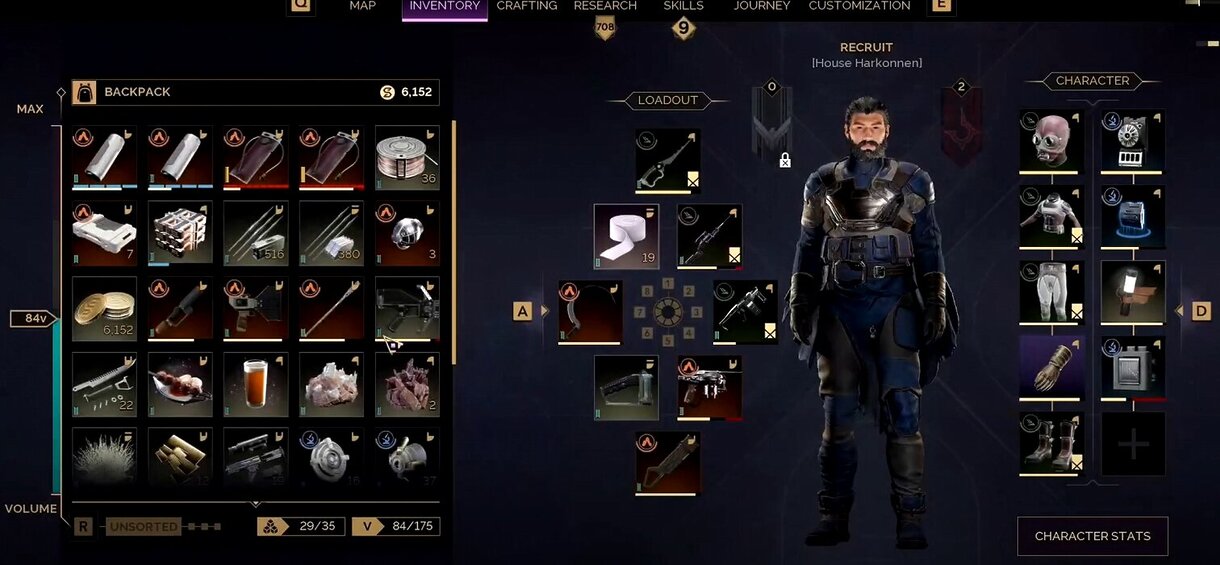Click the Unsorted sorting button
1220x565 pixels.
pos(143,527)
